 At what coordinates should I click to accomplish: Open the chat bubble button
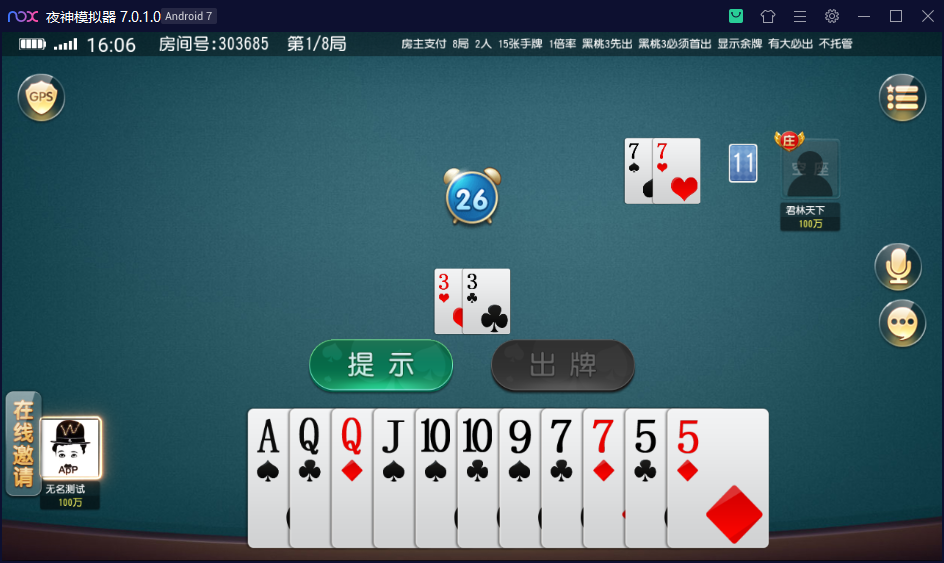[902, 323]
